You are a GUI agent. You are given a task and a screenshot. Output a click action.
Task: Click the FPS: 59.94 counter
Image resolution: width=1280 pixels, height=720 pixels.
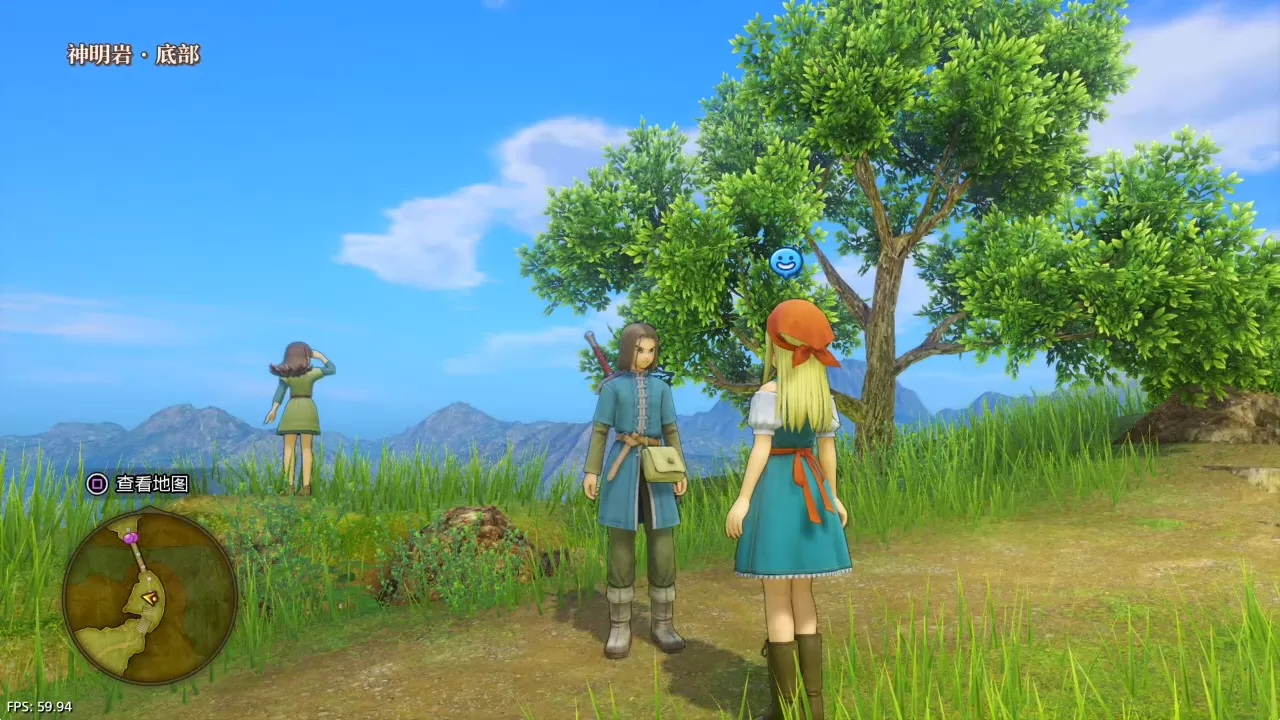coord(40,705)
